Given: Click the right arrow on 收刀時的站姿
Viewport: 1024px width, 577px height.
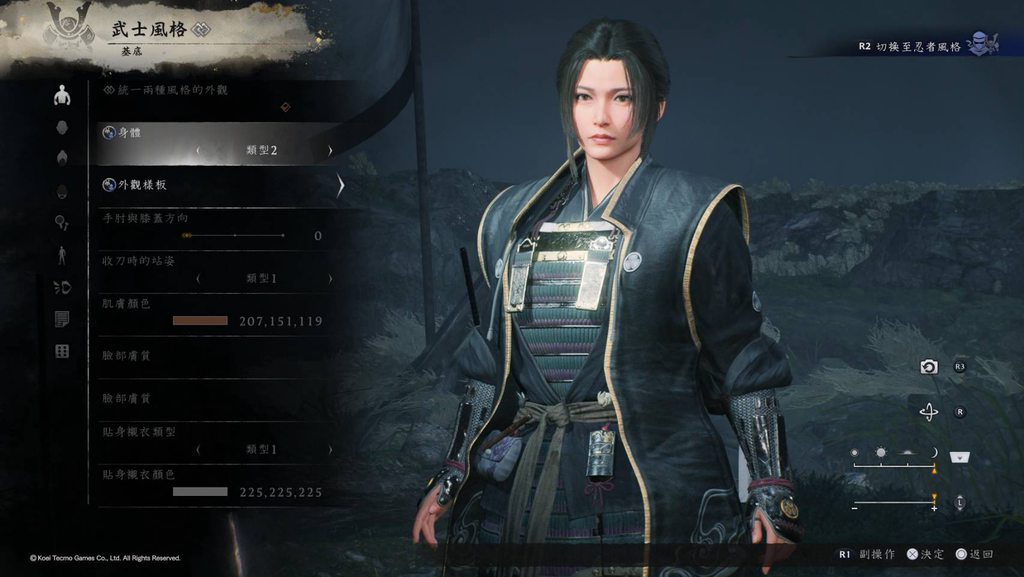Looking at the screenshot, I should coord(330,278).
